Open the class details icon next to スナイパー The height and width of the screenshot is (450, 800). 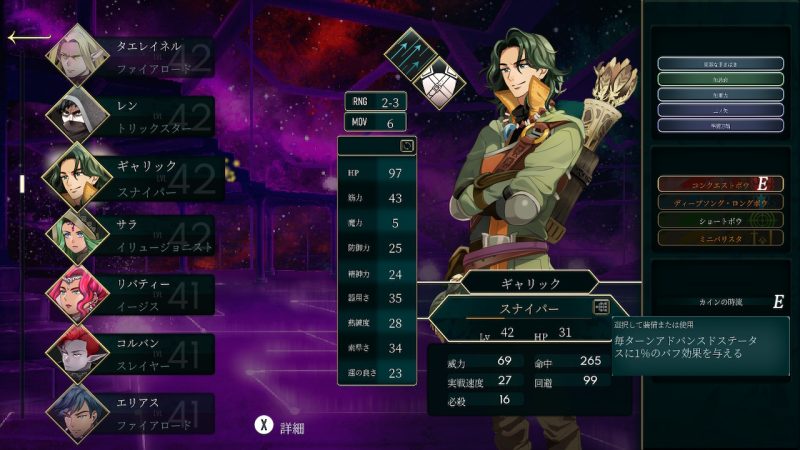[x=601, y=307]
